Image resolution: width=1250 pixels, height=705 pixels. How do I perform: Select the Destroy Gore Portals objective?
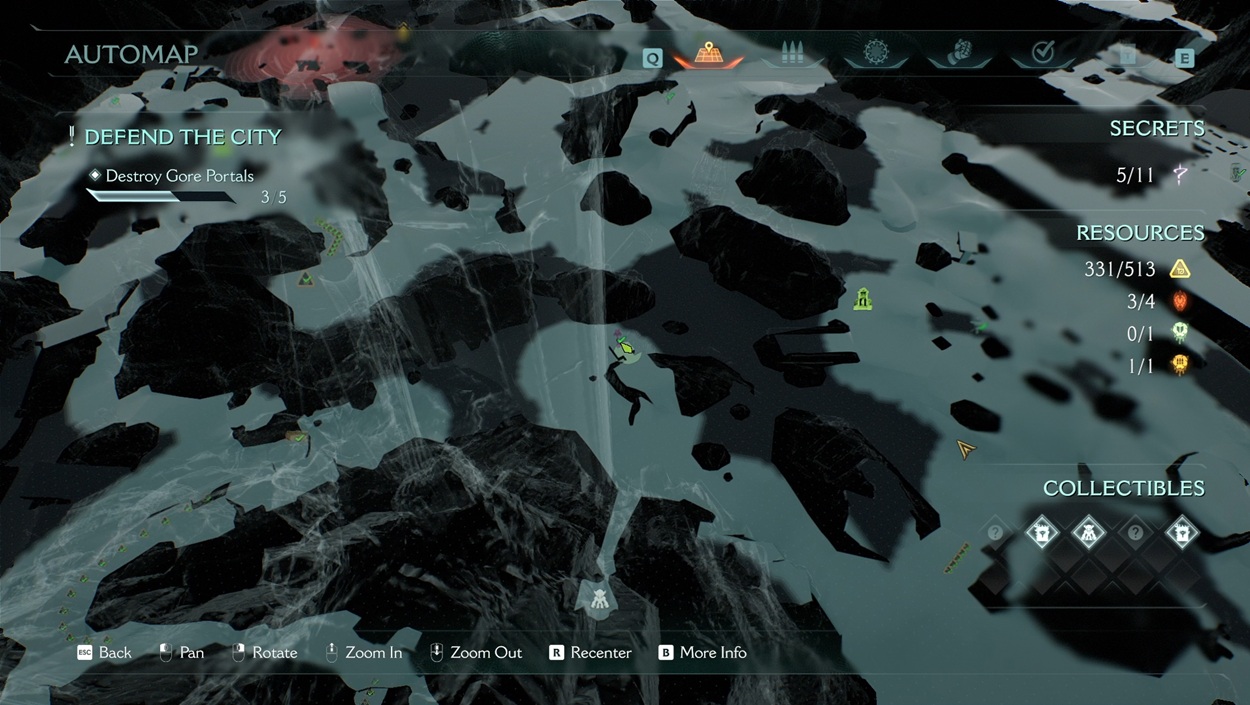(x=180, y=176)
